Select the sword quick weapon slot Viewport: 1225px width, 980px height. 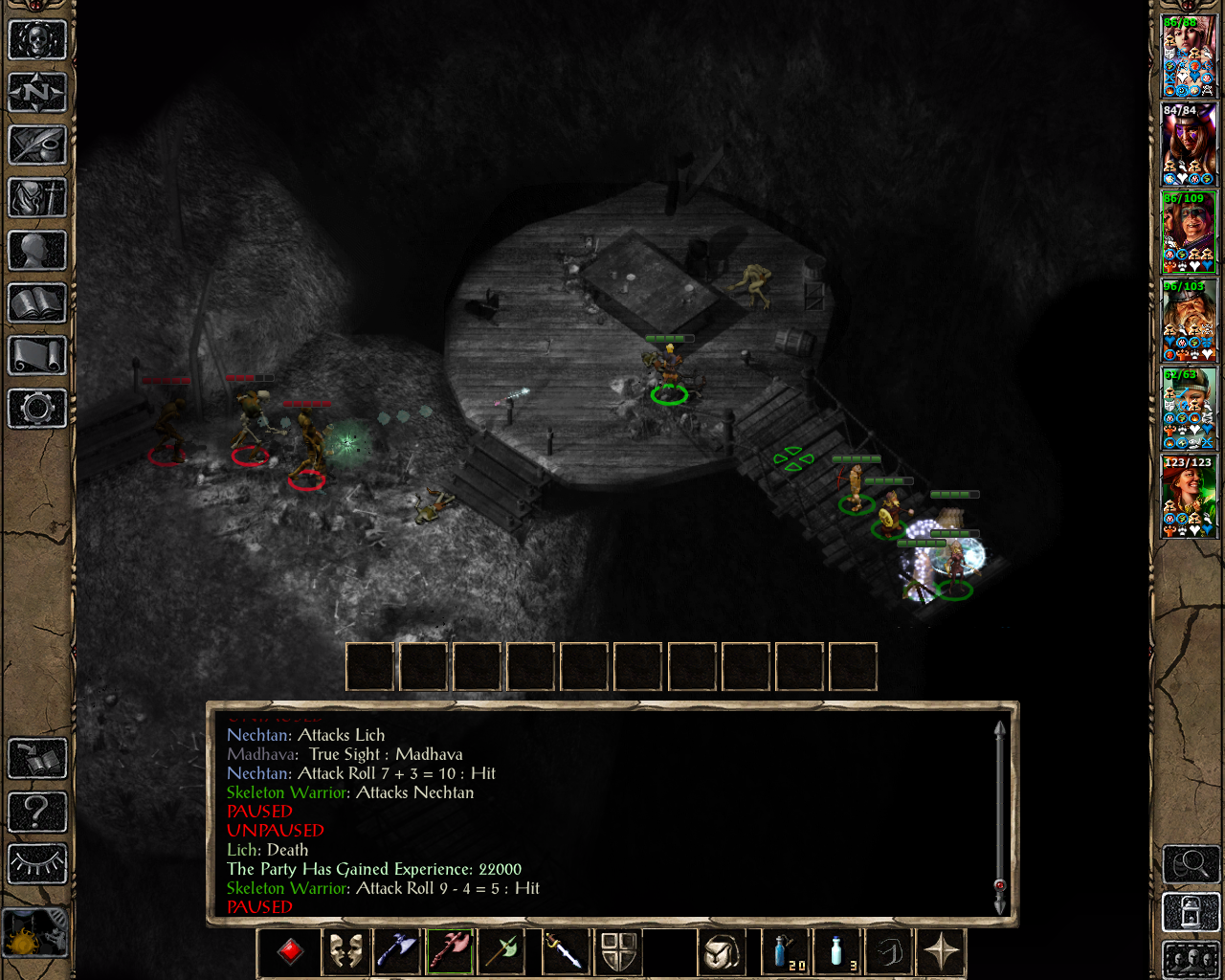coord(564,952)
